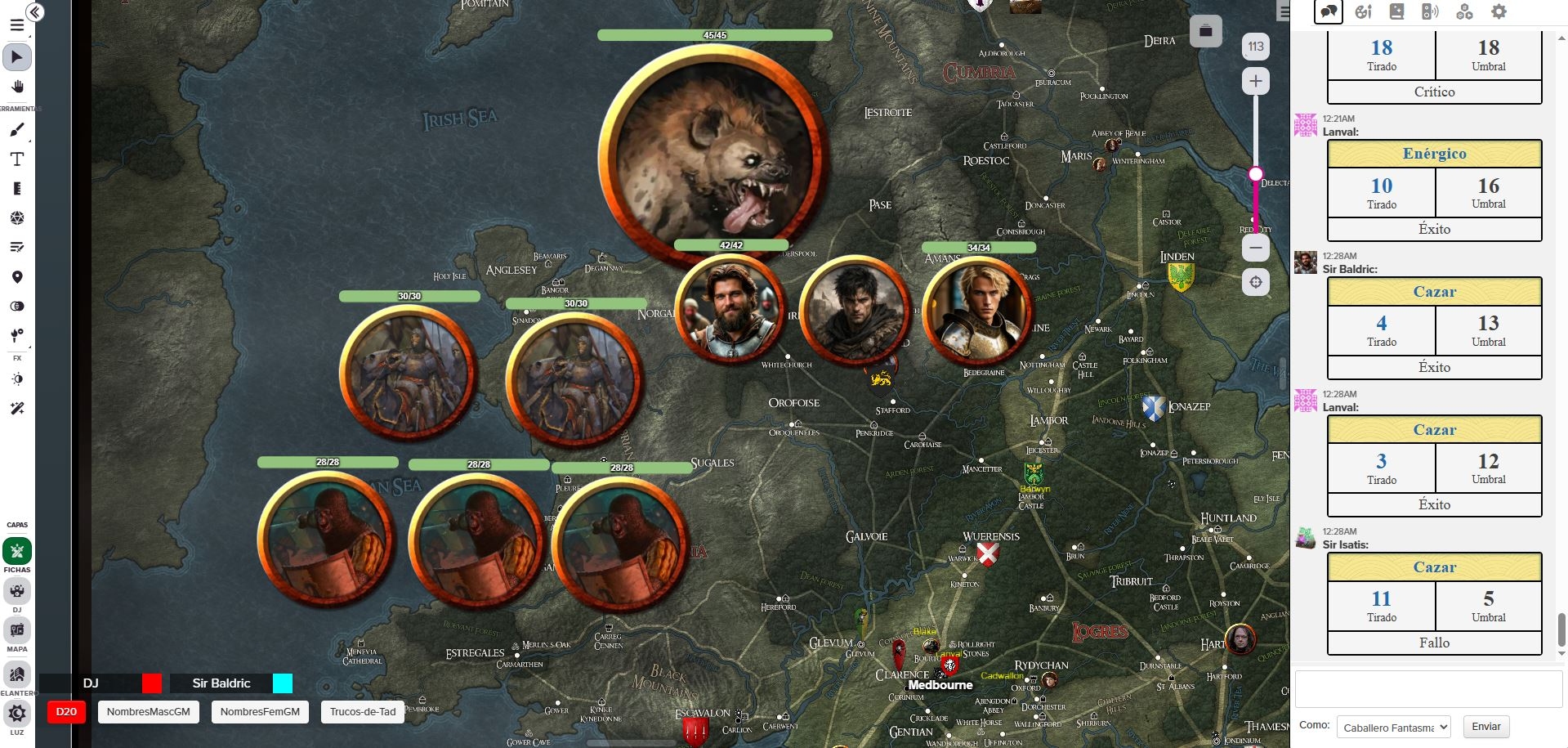Run the red D20 macro
This screenshot has width=1568, height=748.
66,712
